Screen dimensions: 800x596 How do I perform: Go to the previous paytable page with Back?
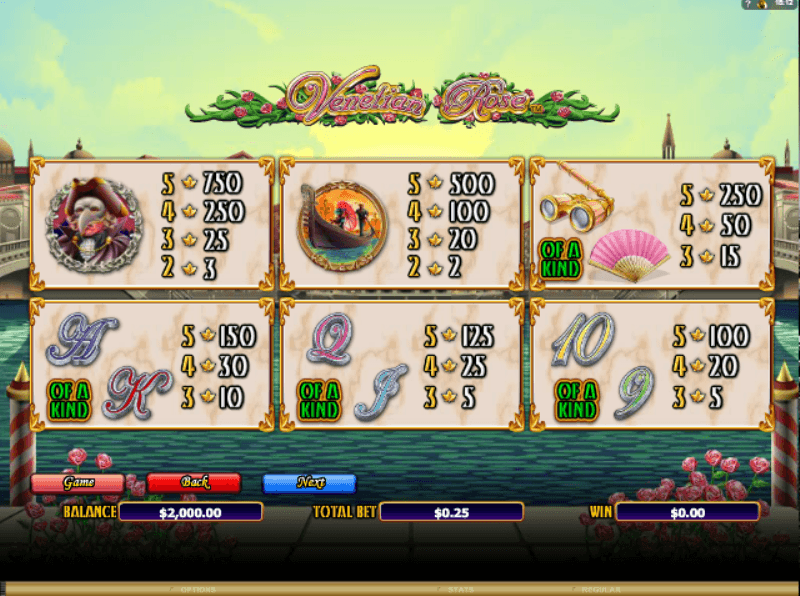click(194, 483)
